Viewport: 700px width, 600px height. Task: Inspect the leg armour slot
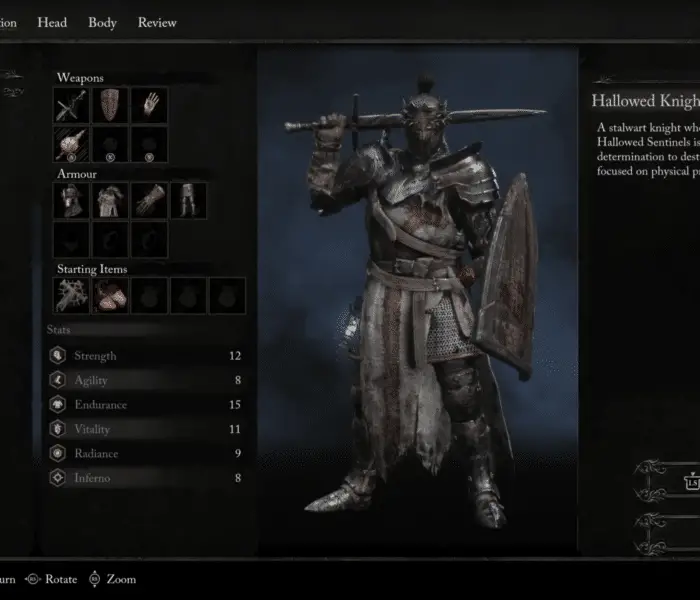[x=188, y=200]
